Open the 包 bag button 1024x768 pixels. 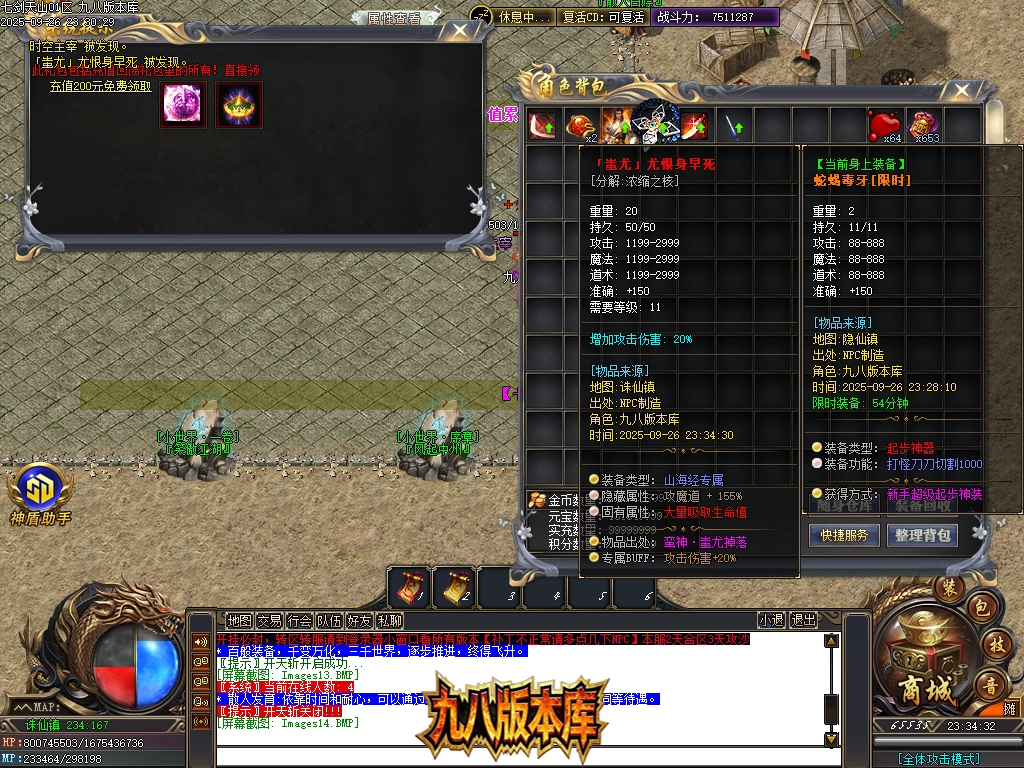click(x=982, y=607)
